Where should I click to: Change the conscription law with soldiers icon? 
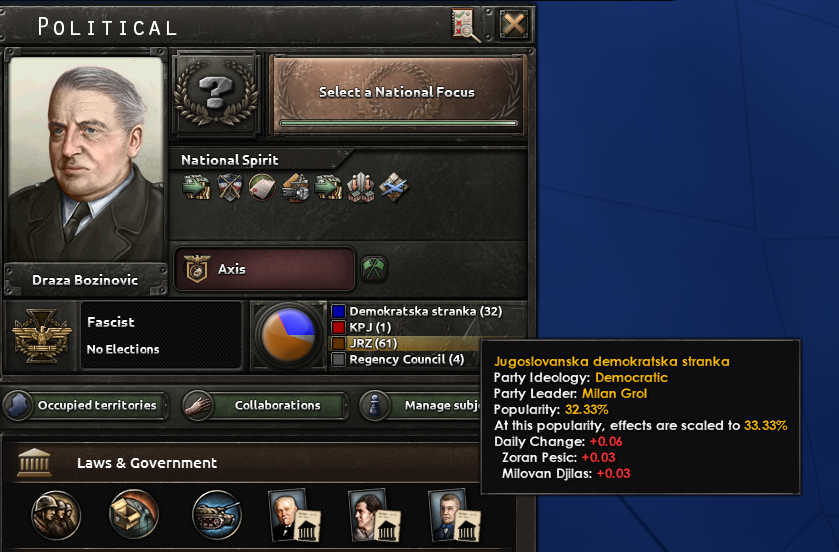(56, 514)
